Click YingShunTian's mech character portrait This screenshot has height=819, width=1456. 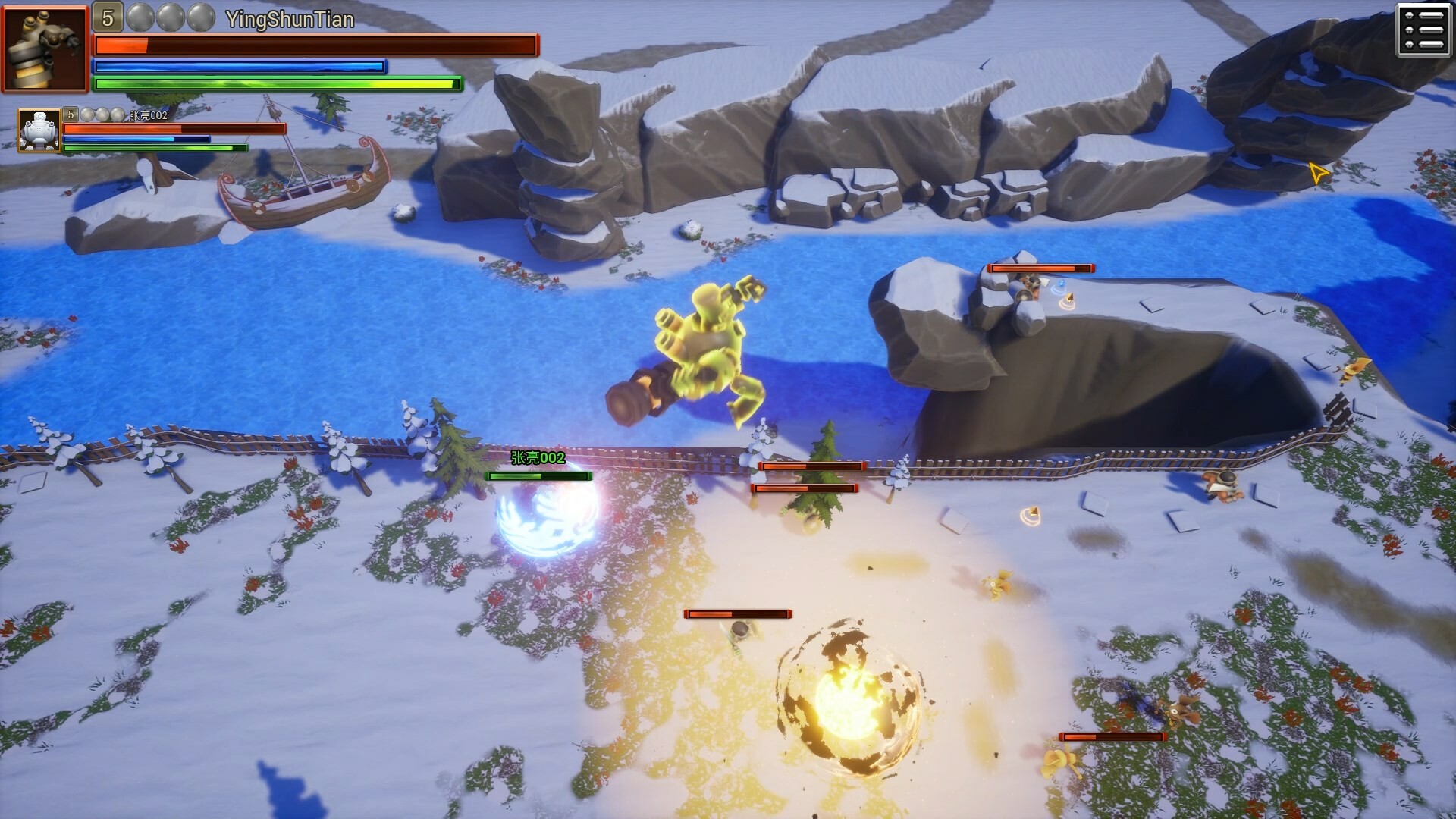click(44, 47)
